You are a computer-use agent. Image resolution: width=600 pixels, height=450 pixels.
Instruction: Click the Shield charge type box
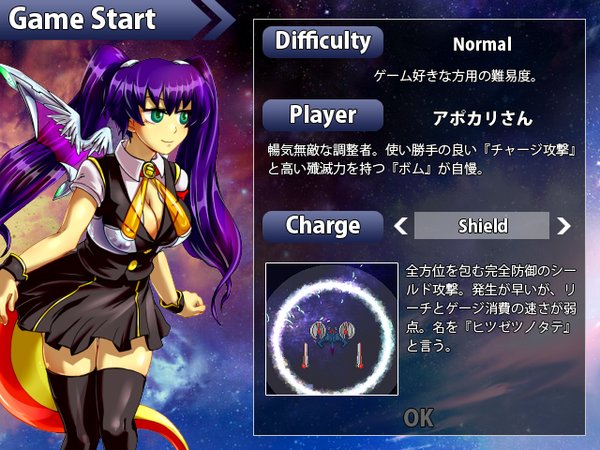(x=482, y=226)
